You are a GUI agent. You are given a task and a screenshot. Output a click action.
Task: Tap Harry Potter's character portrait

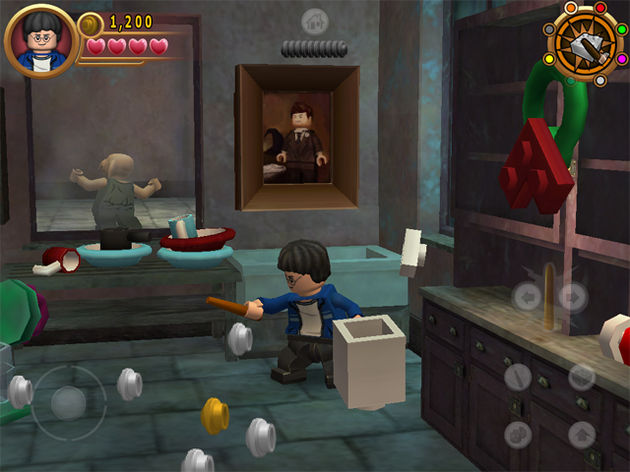point(40,41)
